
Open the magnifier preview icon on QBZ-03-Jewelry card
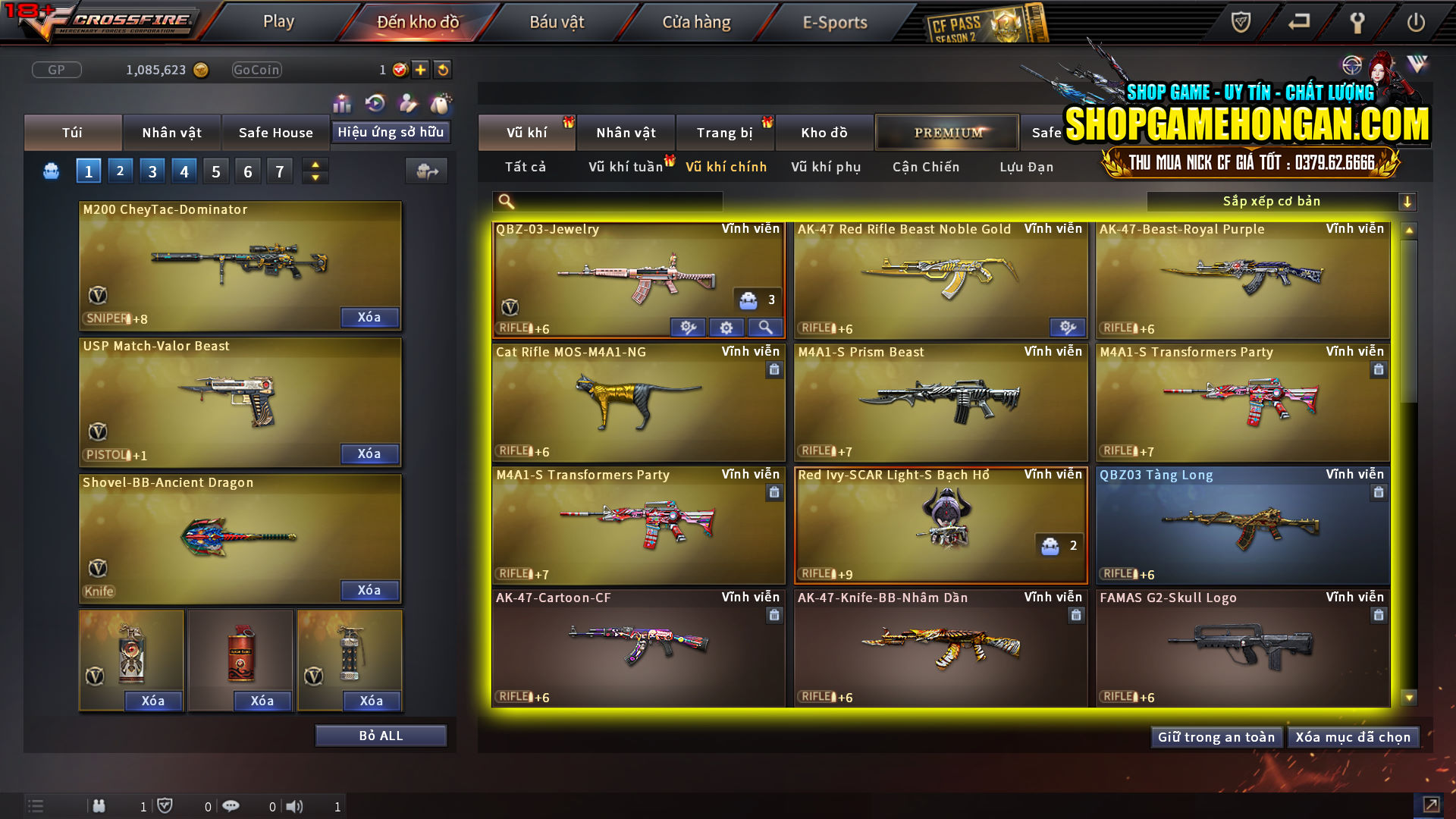point(765,327)
